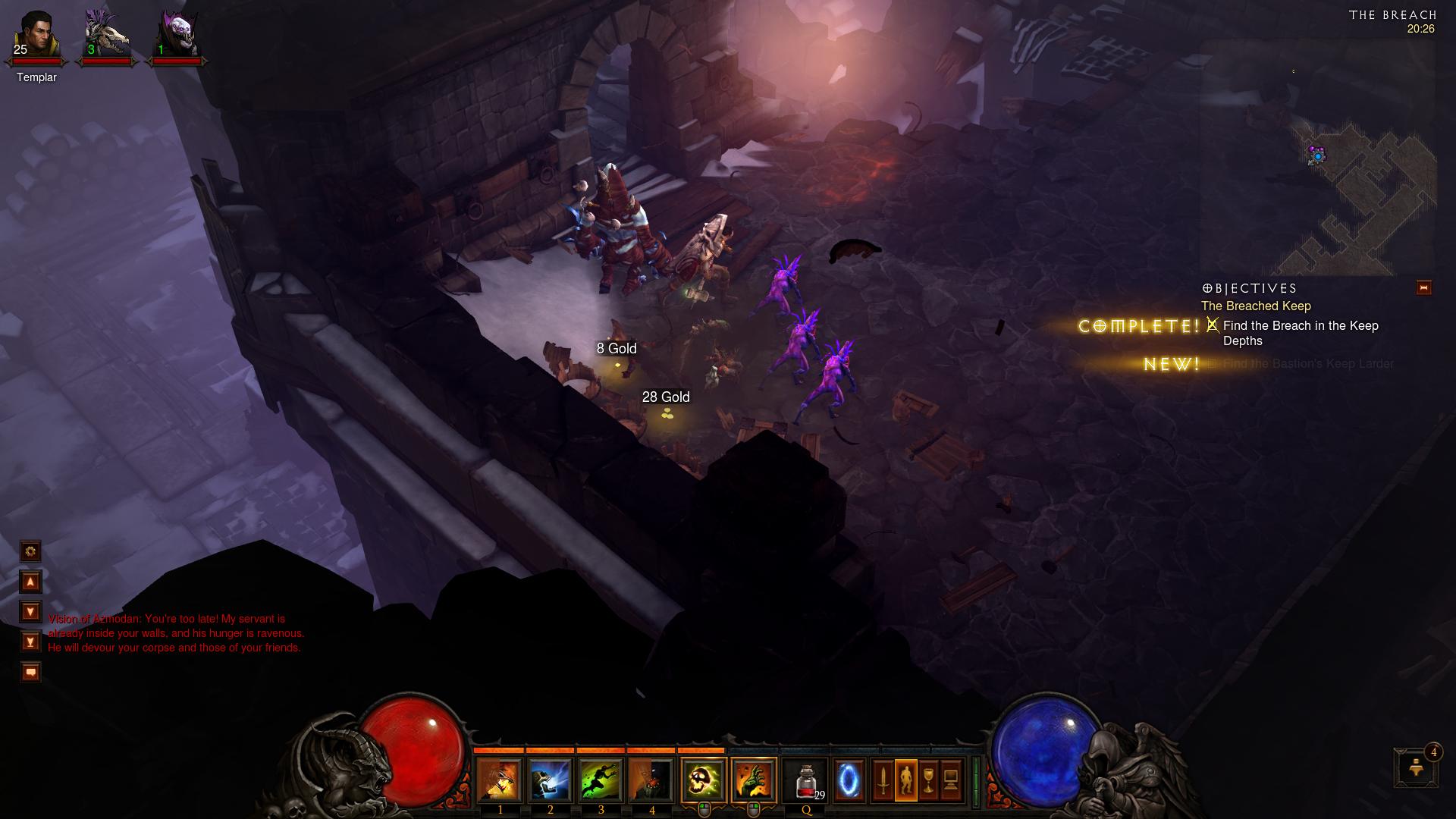Drink the health potion
The height and width of the screenshot is (819, 1456).
tap(807, 780)
